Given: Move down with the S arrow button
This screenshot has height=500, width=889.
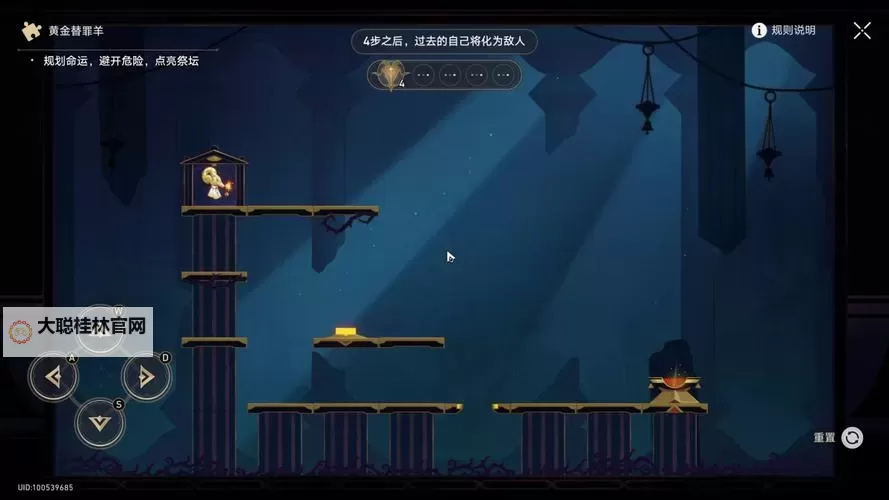Looking at the screenshot, I should point(100,423).
